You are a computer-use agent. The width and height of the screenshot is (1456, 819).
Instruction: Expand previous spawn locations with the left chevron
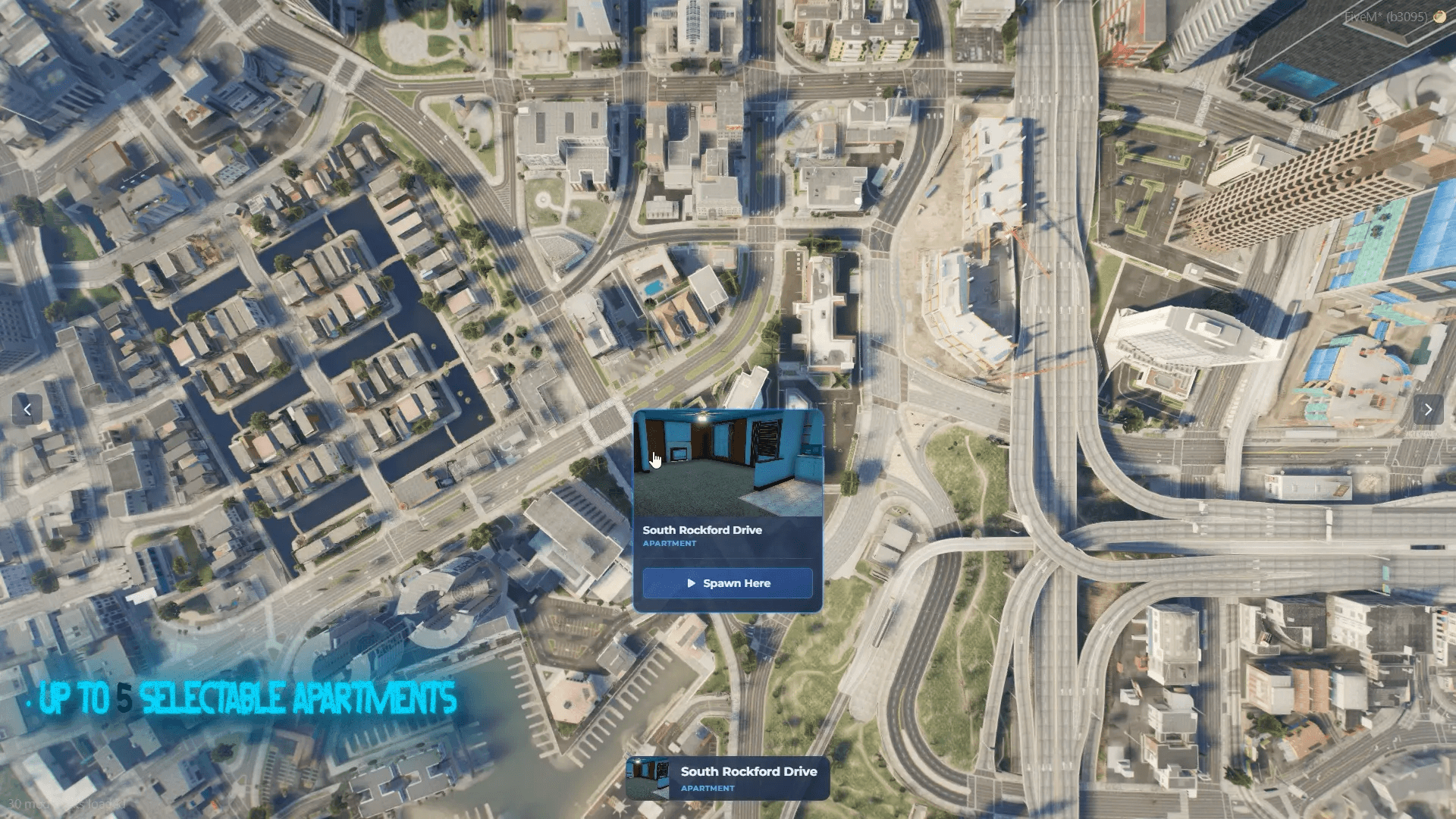27,409
